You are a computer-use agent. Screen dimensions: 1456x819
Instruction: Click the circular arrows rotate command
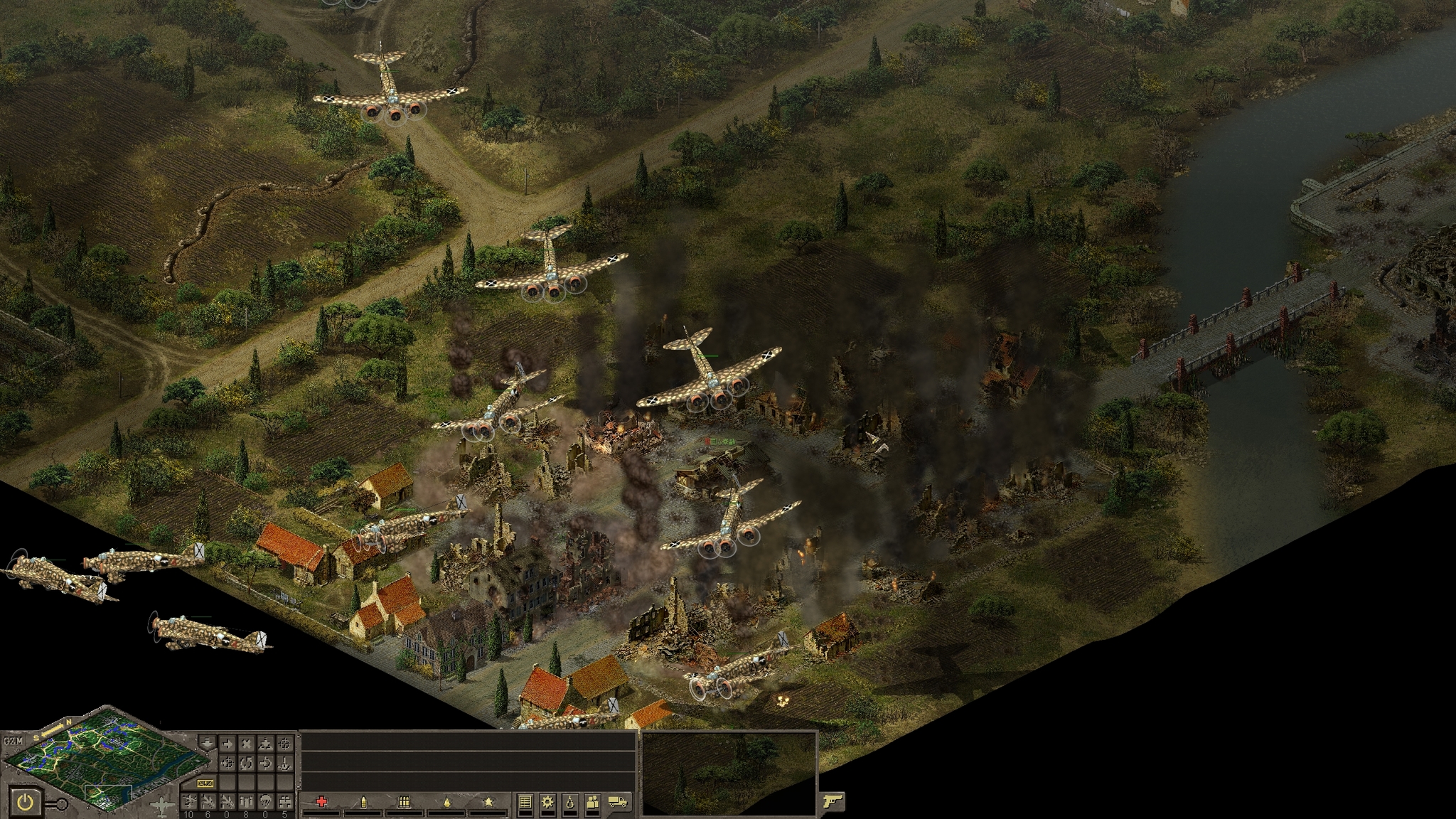246,764
